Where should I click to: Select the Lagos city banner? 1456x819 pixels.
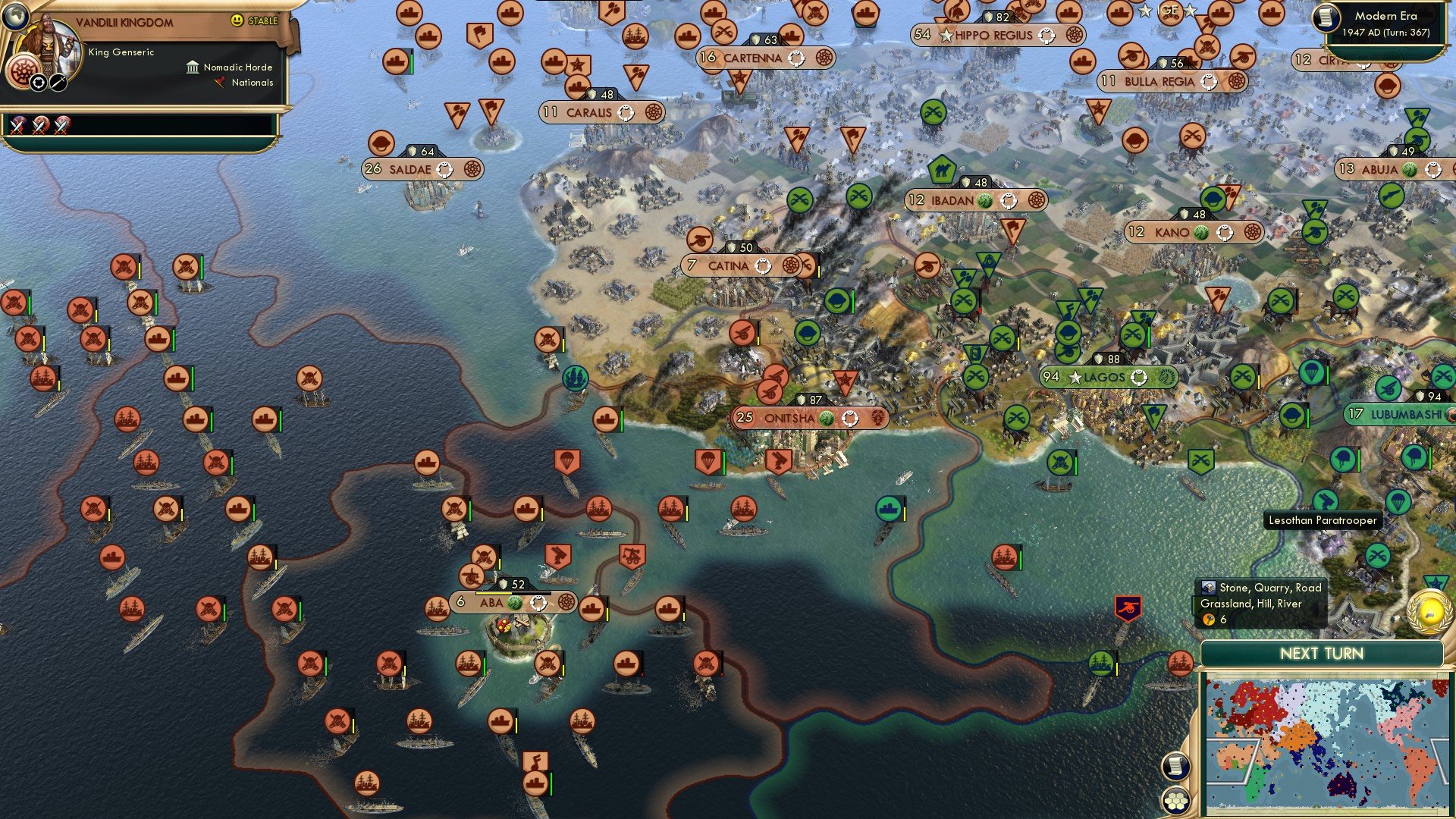click(x=1109, y=377)
